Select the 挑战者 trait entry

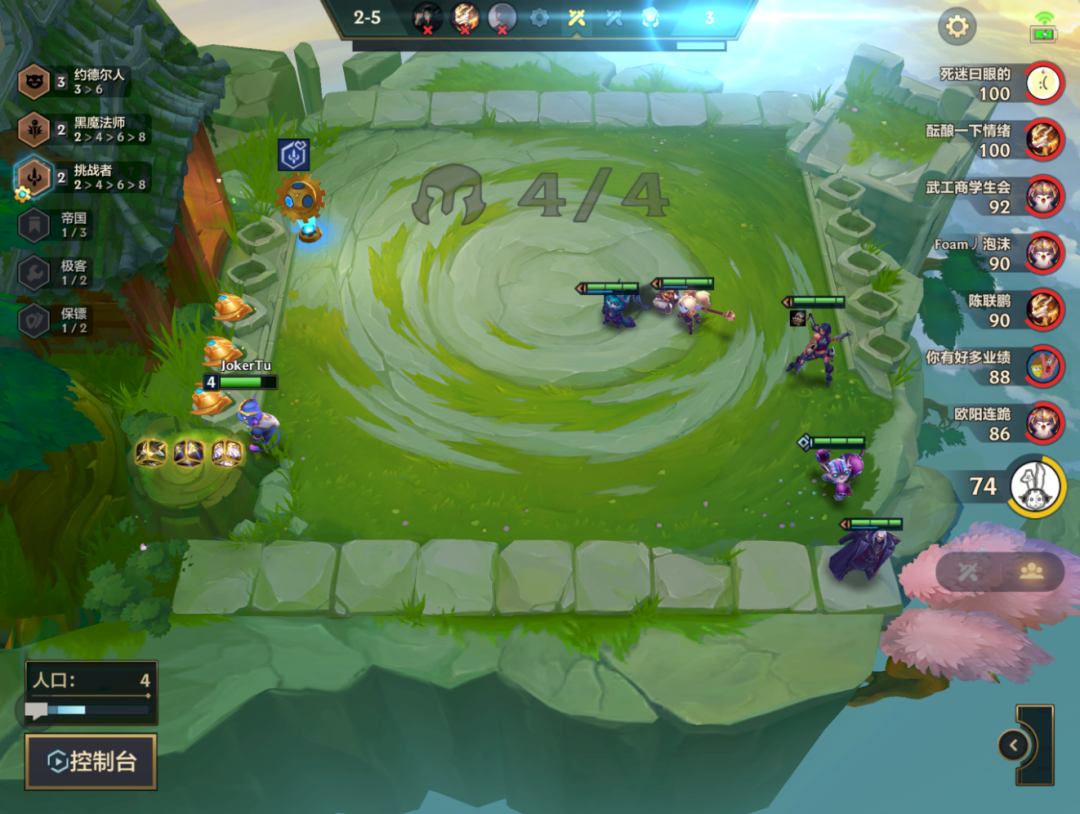(84, 178)
